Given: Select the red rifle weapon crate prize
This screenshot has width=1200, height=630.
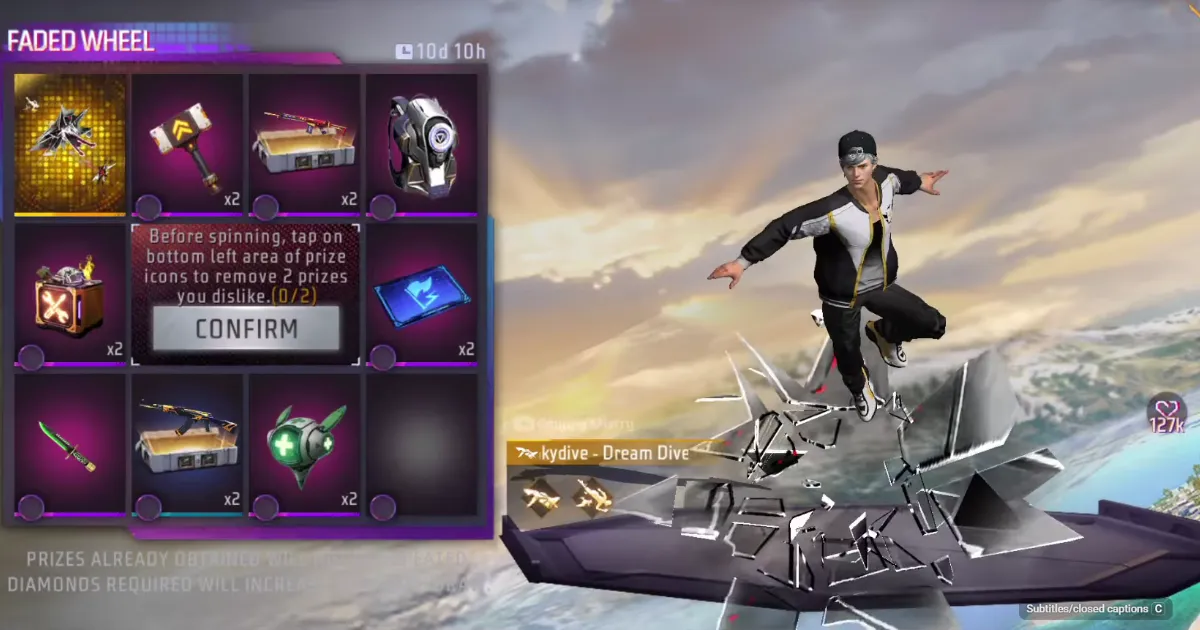Looking at the screenshot, I should pyautogui.click(x=304, y=143).
